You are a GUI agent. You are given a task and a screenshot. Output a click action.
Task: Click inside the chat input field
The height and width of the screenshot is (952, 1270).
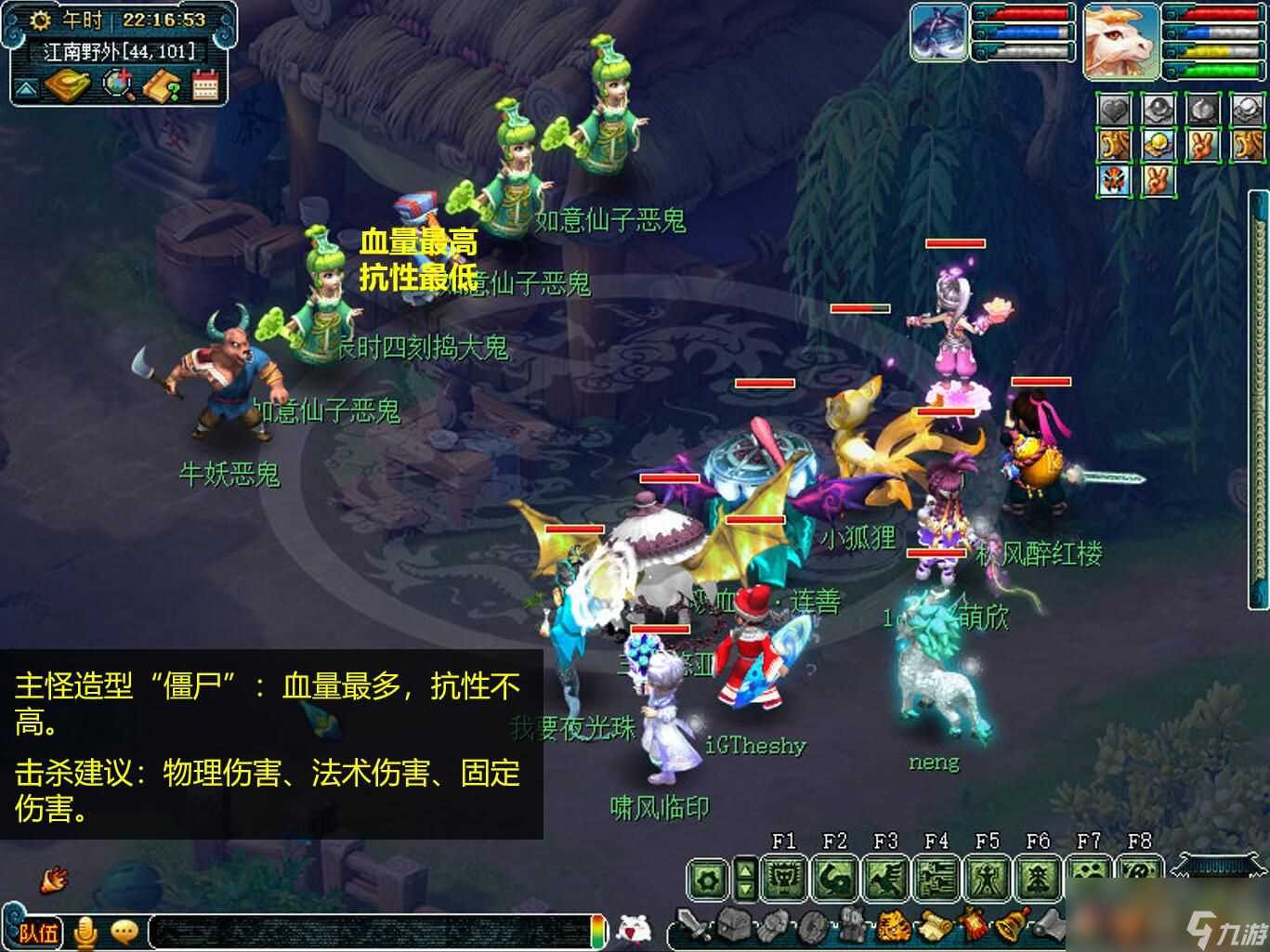pos(372,932)
